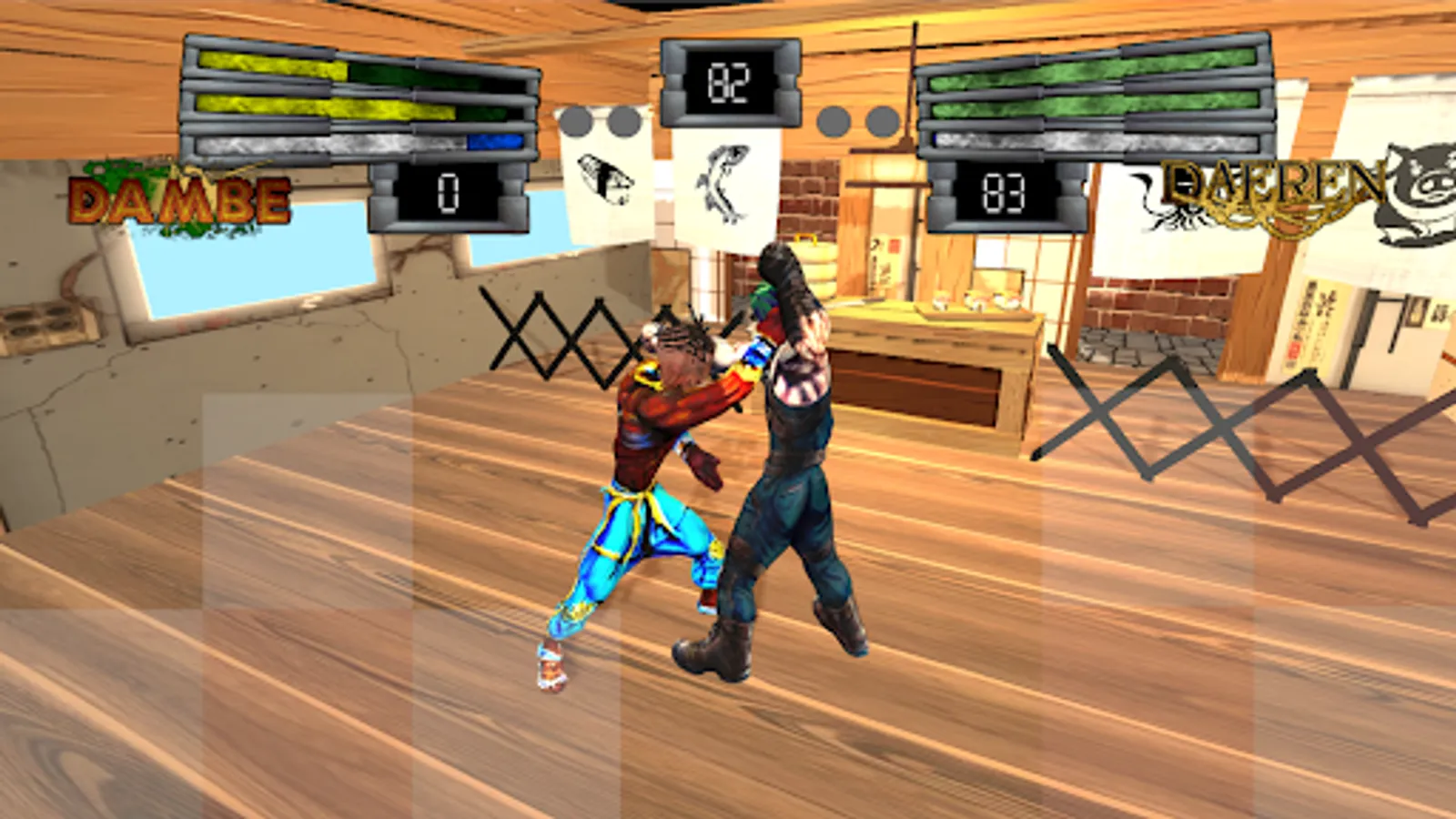Open the DAMBE side panel
This screenshot has width=1456, height=819.
358,96
